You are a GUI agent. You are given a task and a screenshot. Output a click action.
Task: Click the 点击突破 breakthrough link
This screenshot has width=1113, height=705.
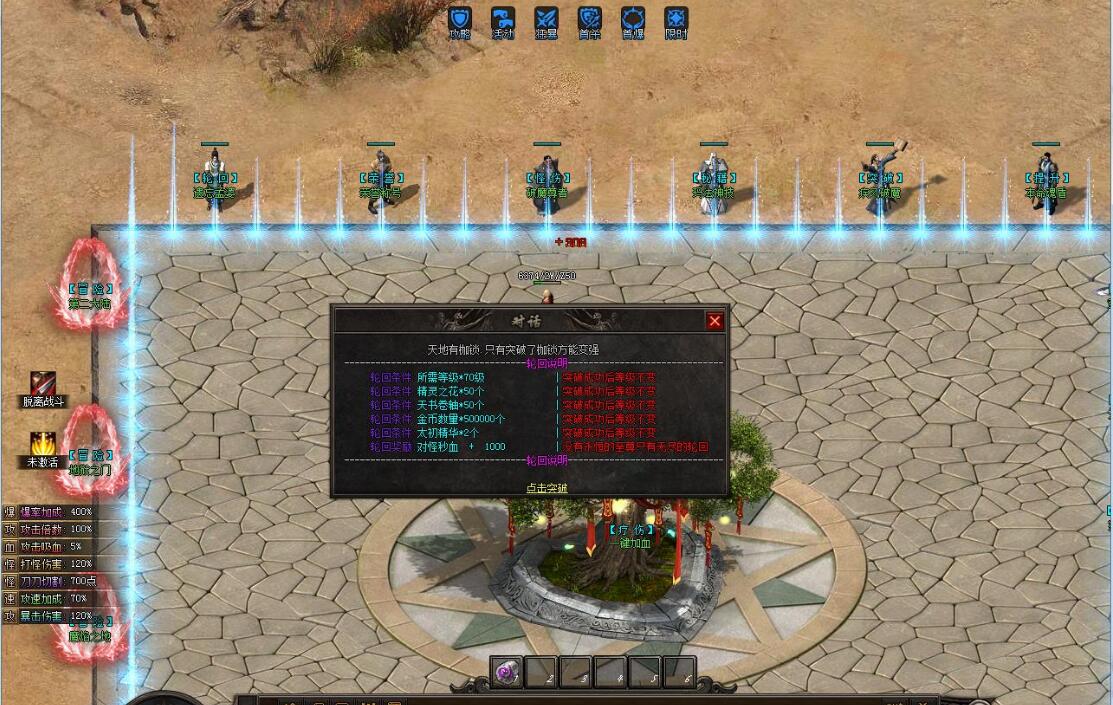coord(547,488)
